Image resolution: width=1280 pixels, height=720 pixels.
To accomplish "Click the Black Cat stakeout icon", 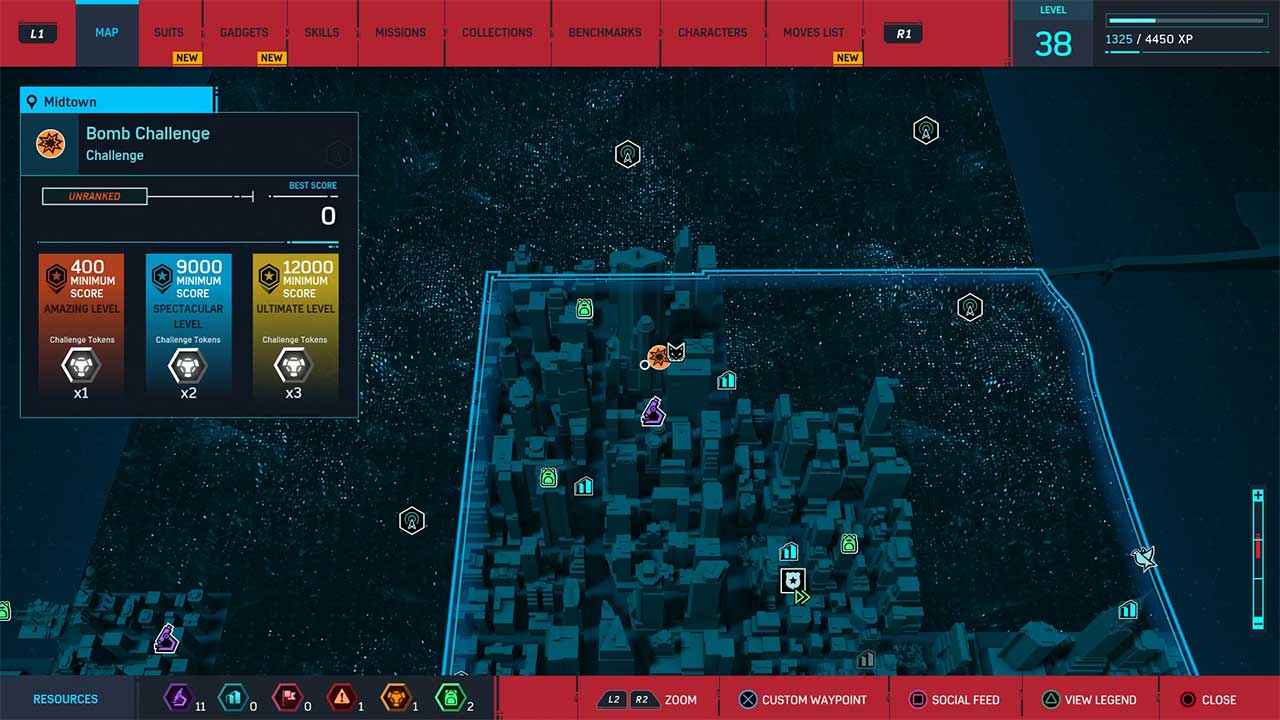I will coord(679,353).
